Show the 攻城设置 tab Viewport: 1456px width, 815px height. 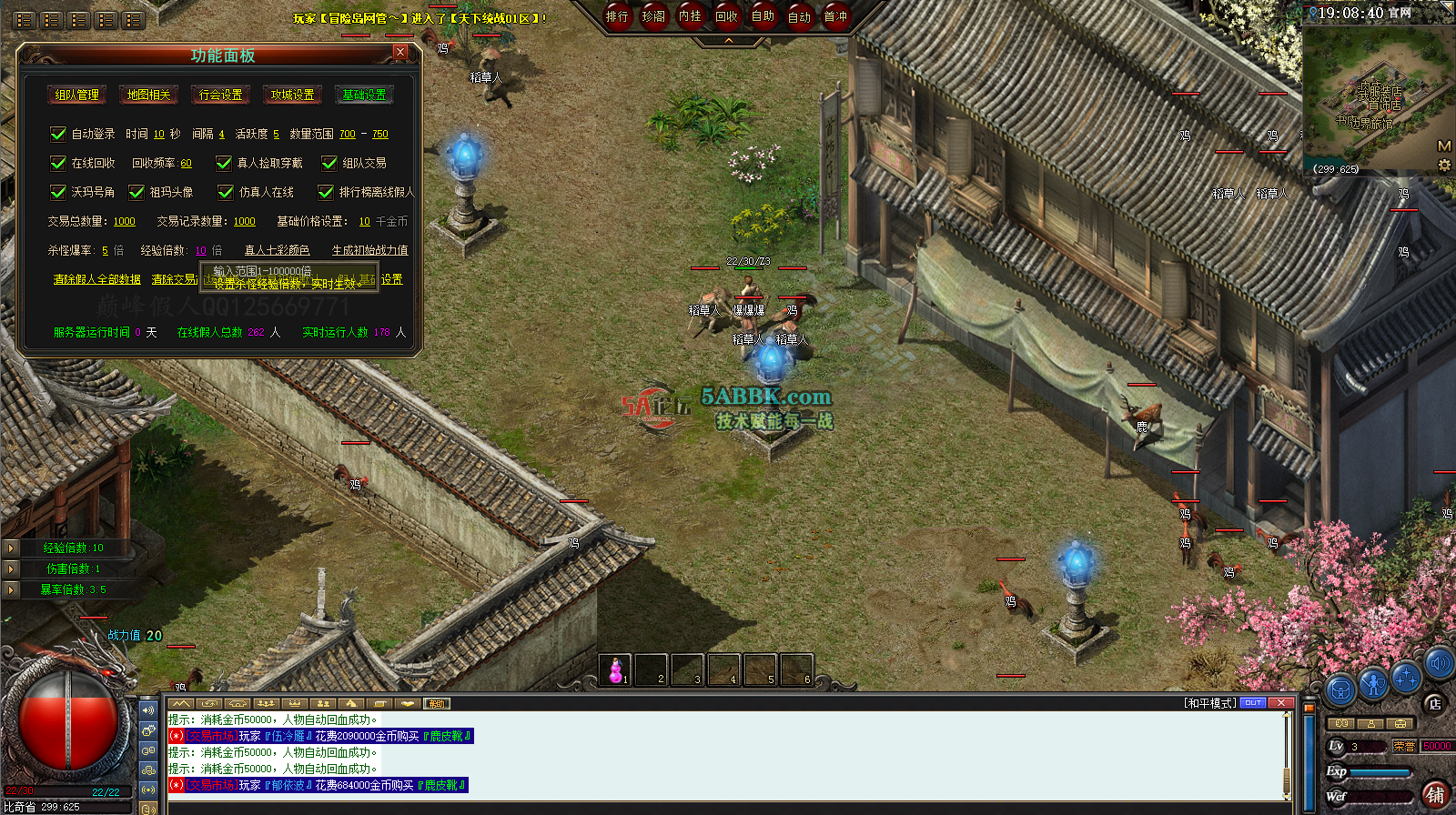tap(292, 95)
